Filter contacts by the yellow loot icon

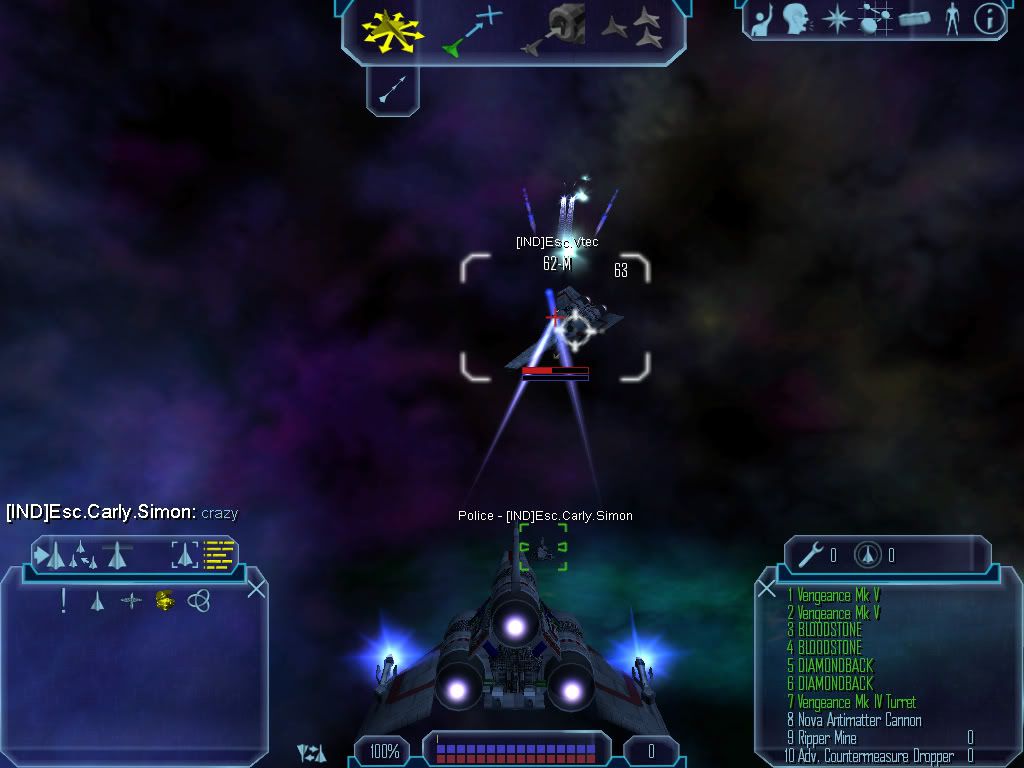[x=165, y=600]
